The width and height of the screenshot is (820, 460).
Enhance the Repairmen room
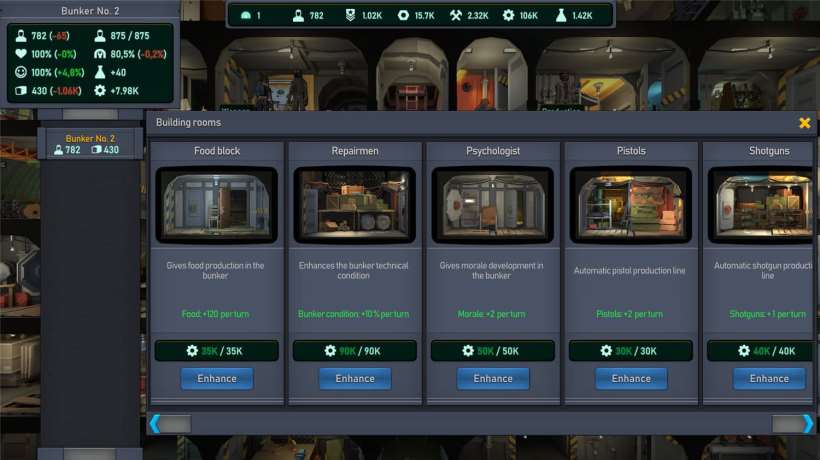[355, 379]
